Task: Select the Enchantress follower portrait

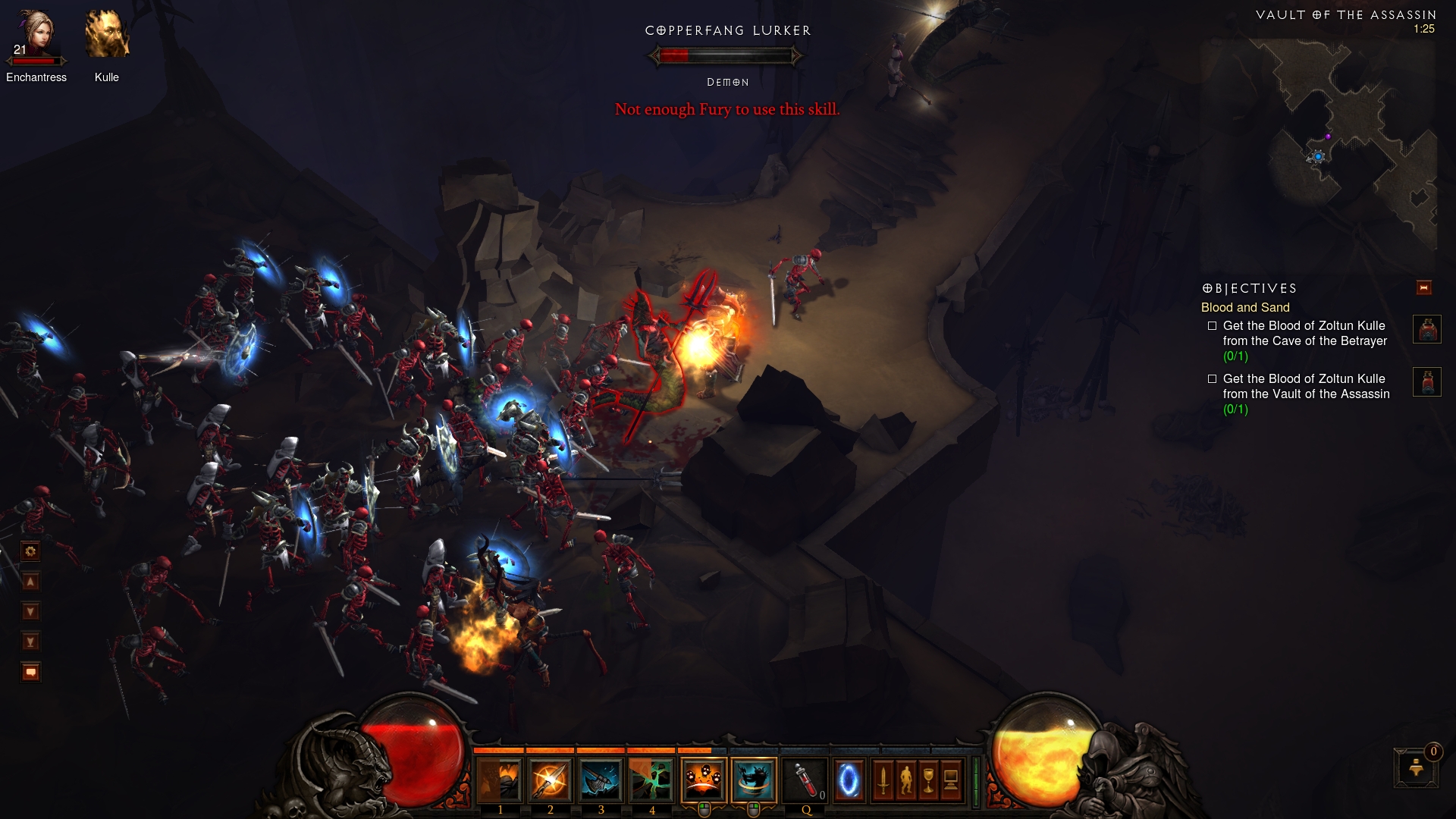Action: click(x=36, y=36)
